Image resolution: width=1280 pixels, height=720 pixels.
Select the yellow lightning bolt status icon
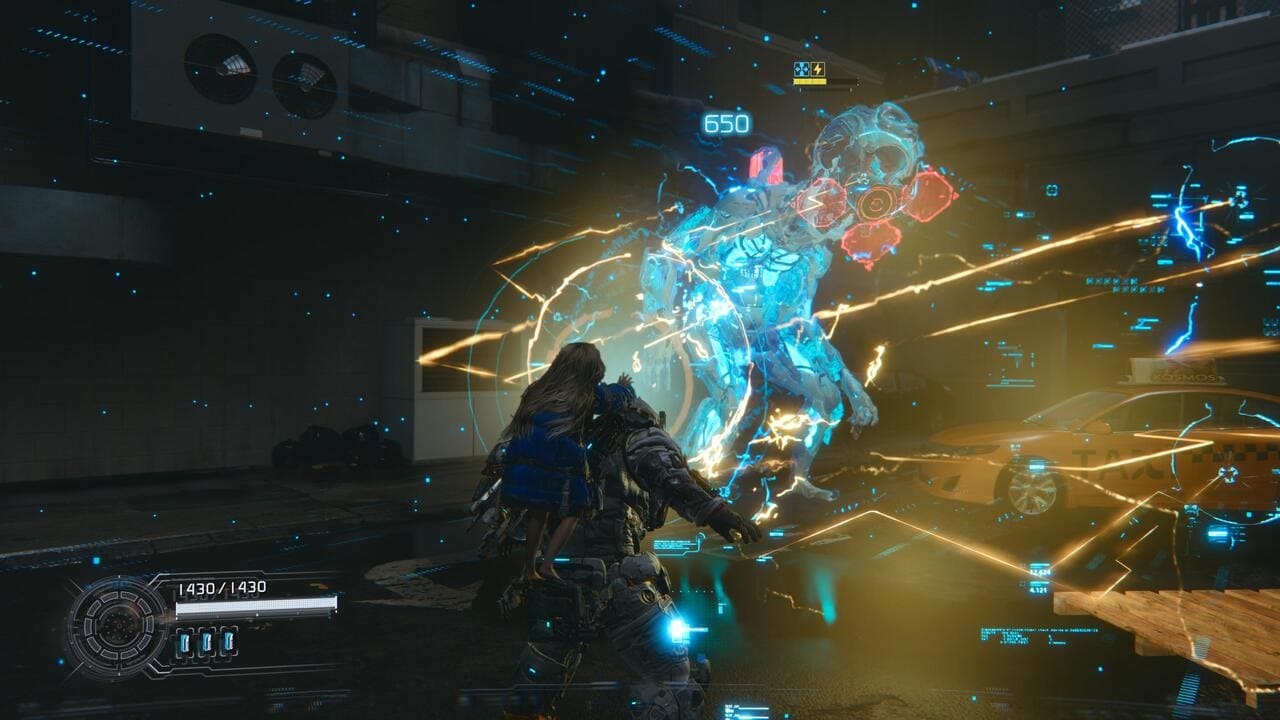click(817, 69)
